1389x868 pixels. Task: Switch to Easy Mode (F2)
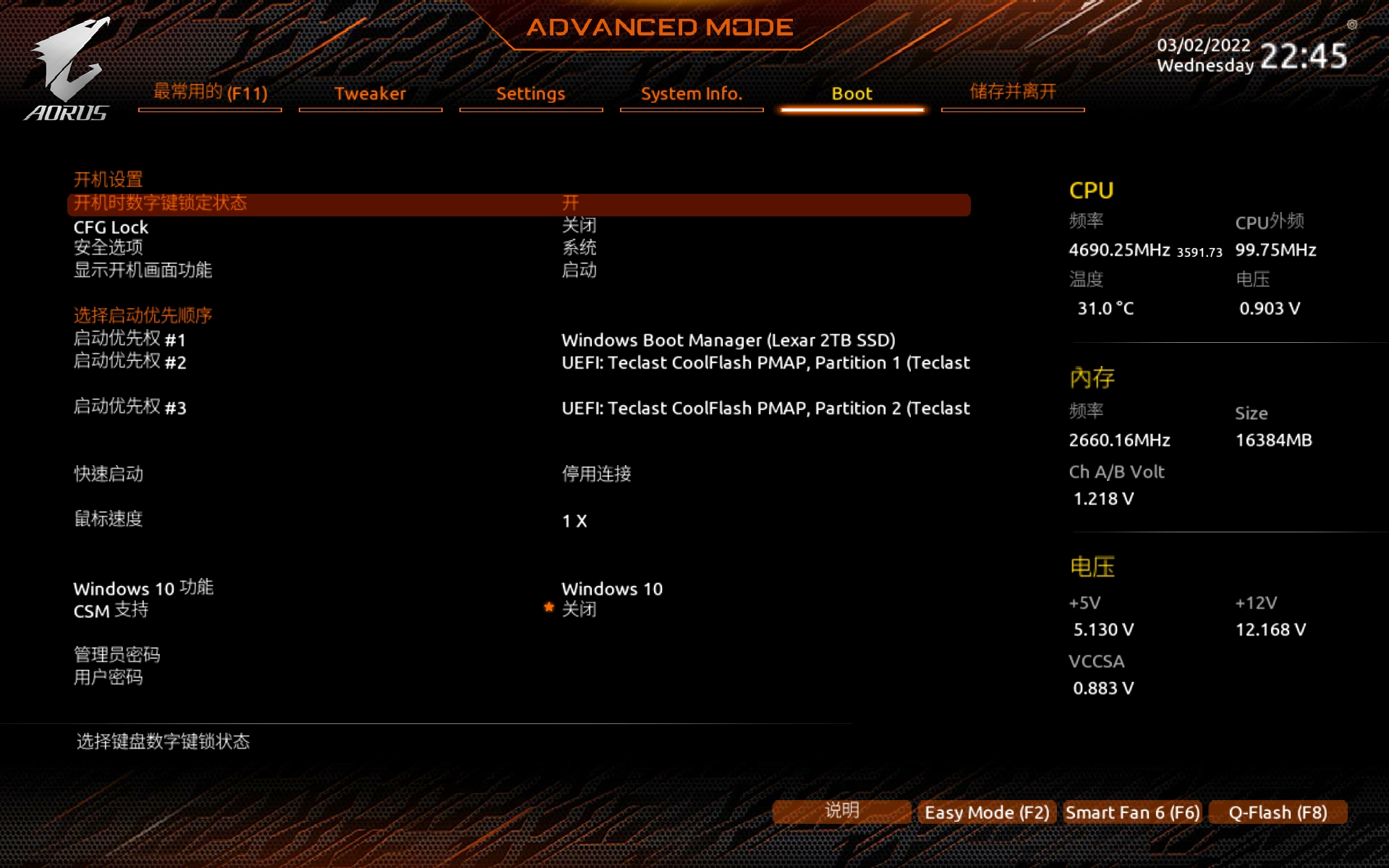[987, 812]
